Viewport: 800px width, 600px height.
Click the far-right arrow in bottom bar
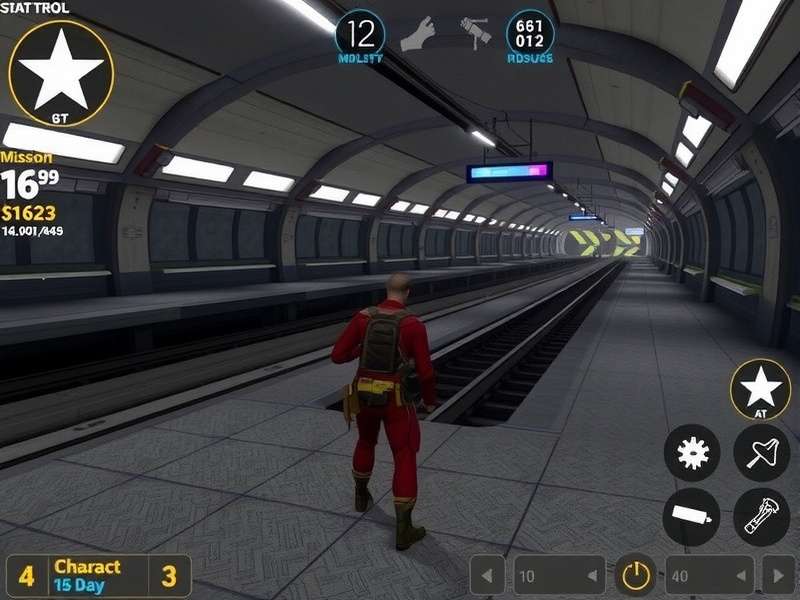pos(777,575)
